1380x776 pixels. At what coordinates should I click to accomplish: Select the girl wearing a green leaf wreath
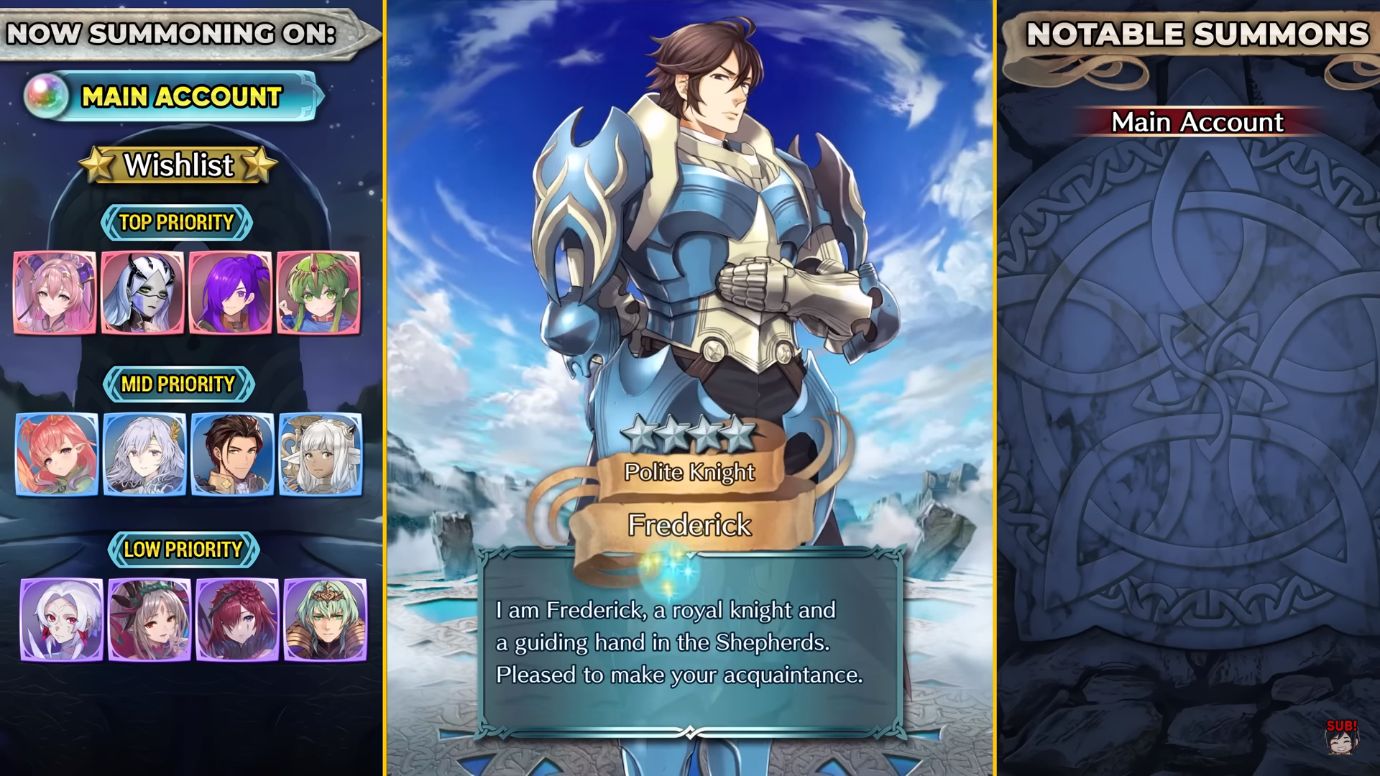[150, 620]
